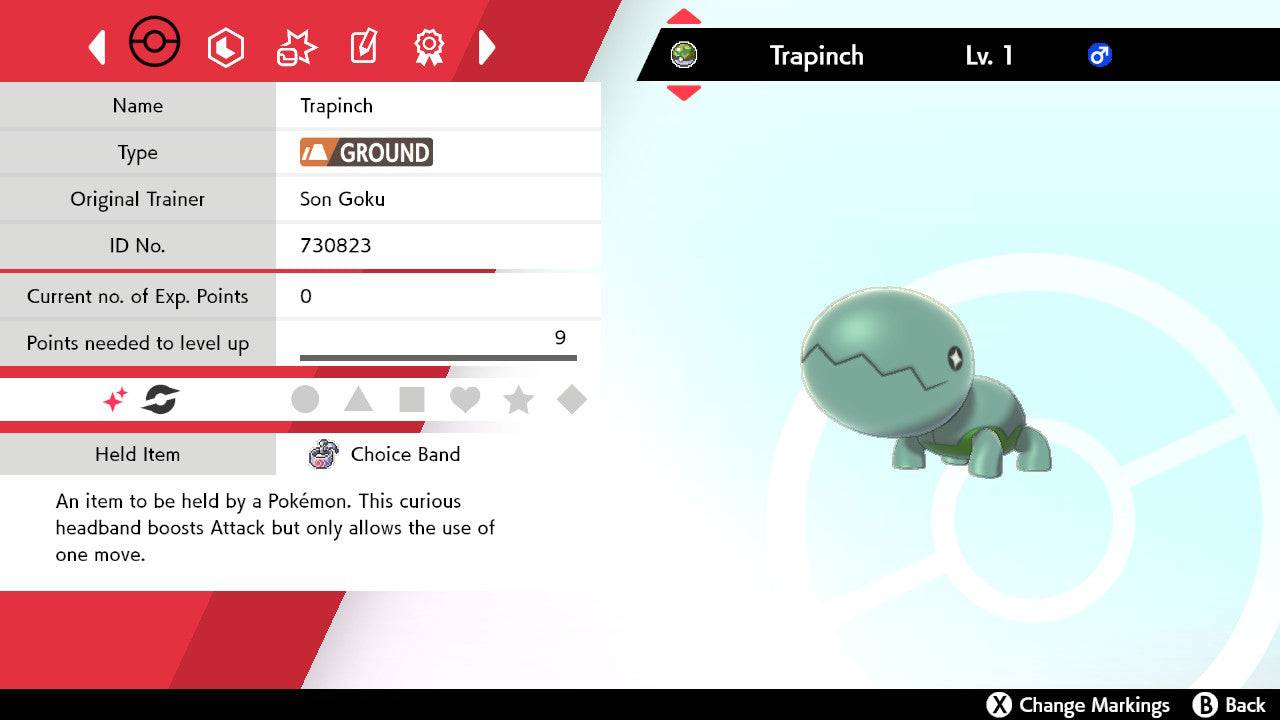The width and height of the screenshot is (1280, 720).
Task: Show the ribbons tab
Action: (x=429, y=47)
